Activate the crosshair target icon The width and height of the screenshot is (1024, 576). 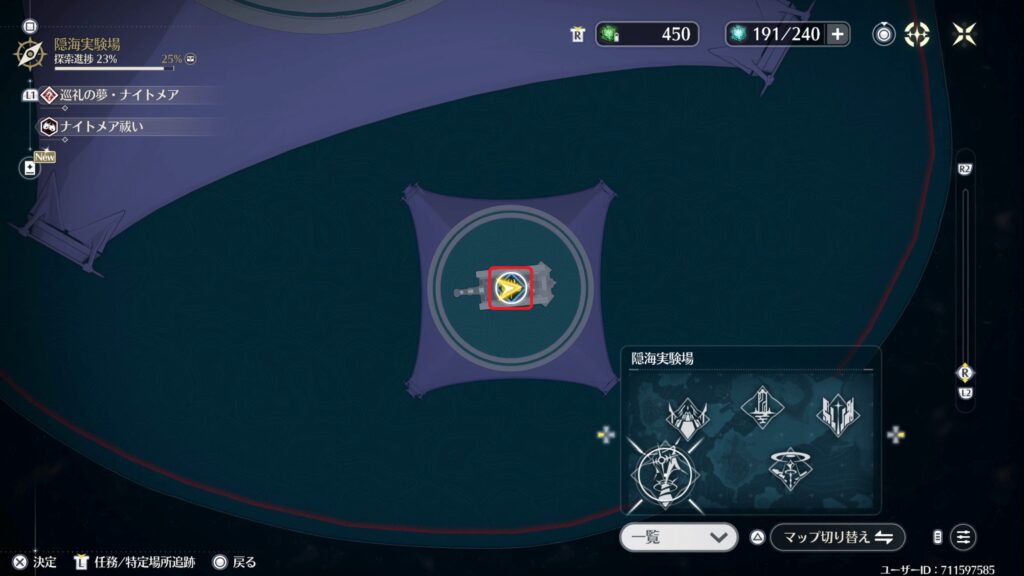click(917, 34)
